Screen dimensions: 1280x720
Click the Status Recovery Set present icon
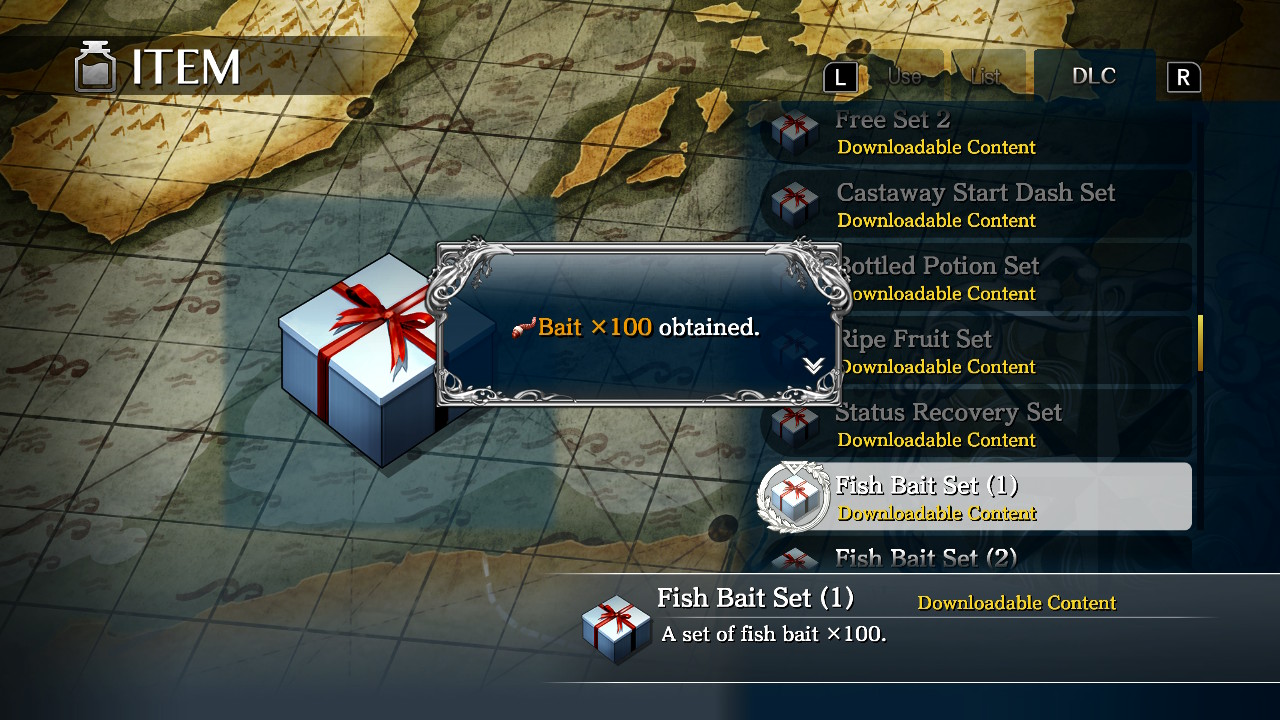point(794,424)
